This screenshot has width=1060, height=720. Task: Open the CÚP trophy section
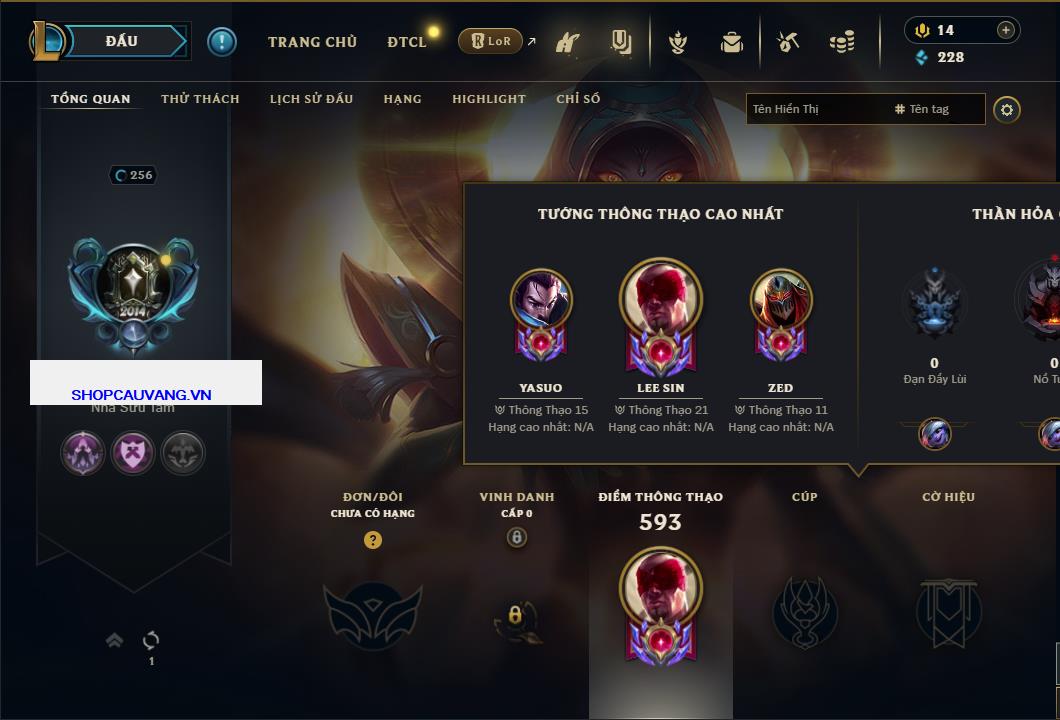click(x=805, y=612)
